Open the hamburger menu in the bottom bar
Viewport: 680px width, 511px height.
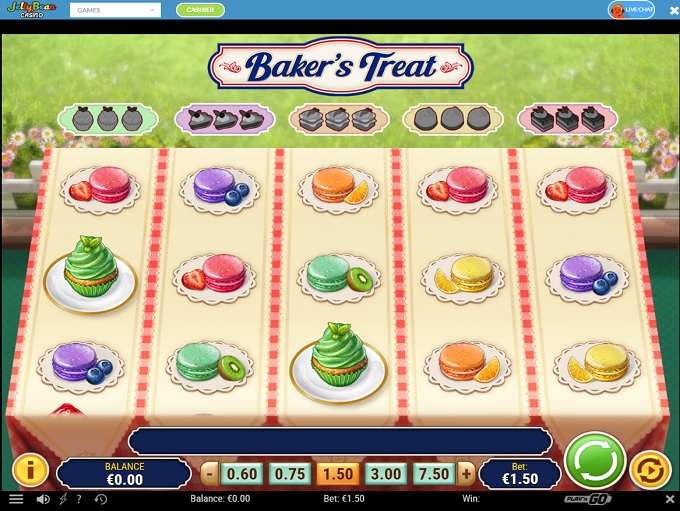16,499
